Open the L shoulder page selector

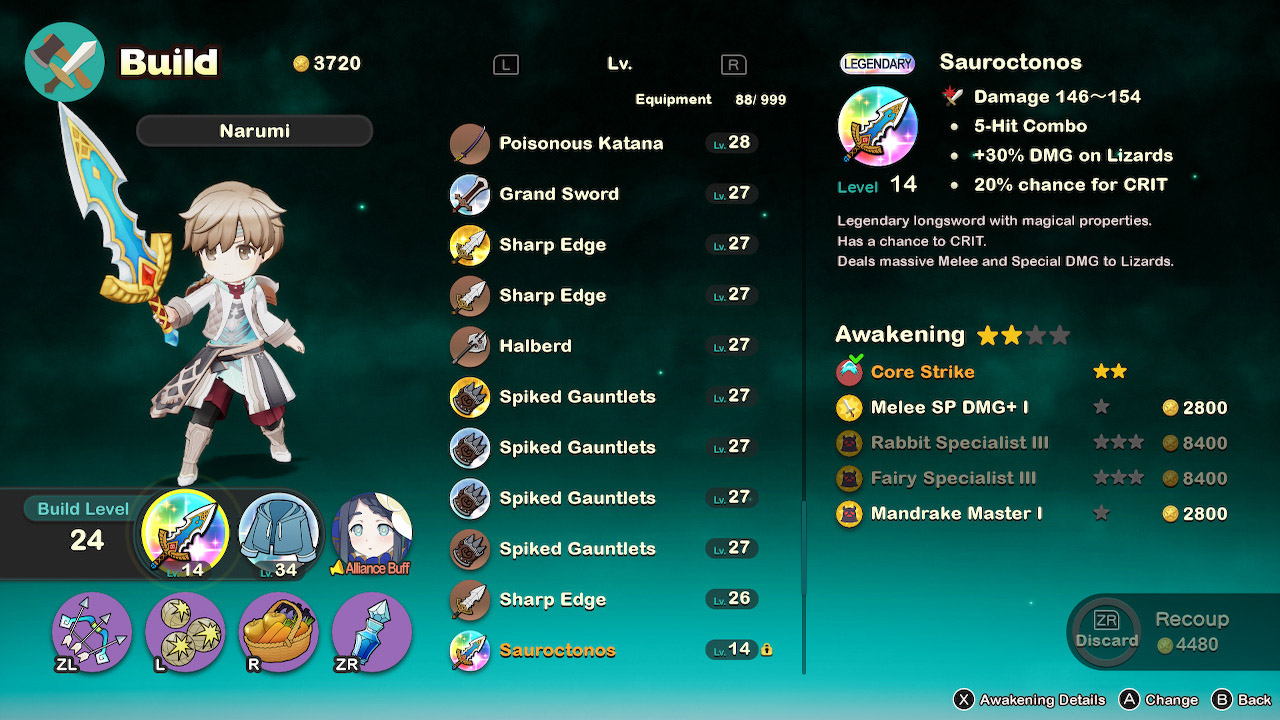coord(505,63)
